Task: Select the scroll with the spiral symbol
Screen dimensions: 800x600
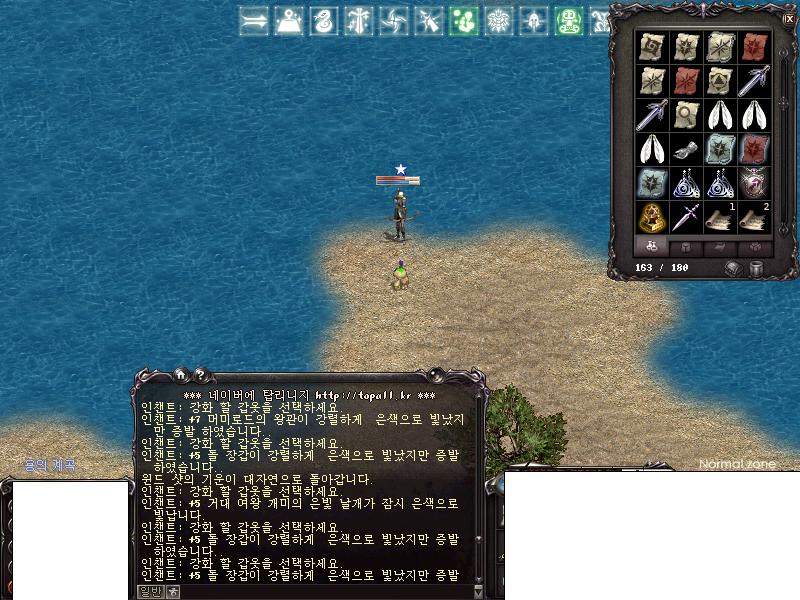Action: click(x=652, y=46)
